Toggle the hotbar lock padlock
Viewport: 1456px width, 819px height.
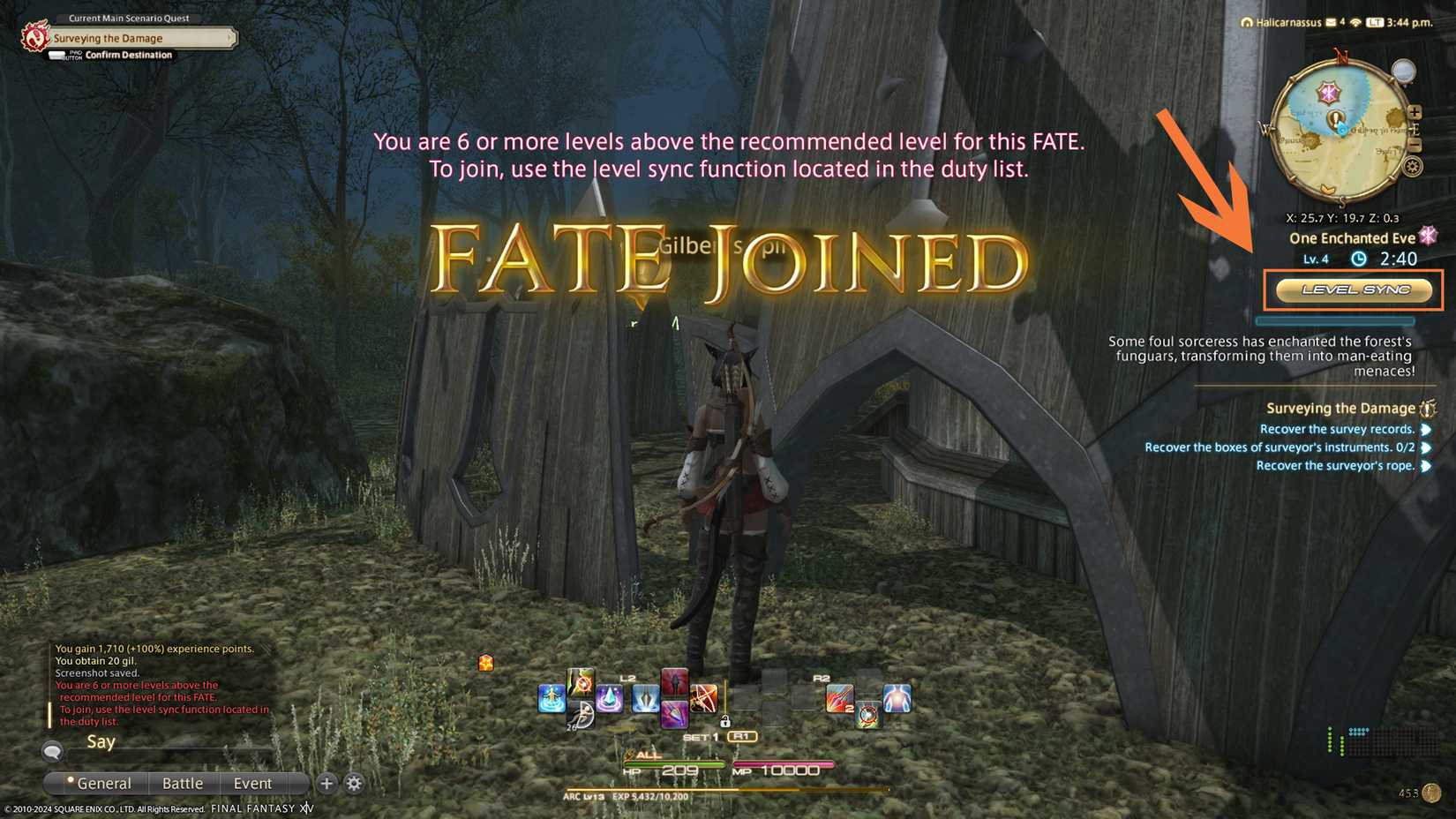(x=725, y=722)
